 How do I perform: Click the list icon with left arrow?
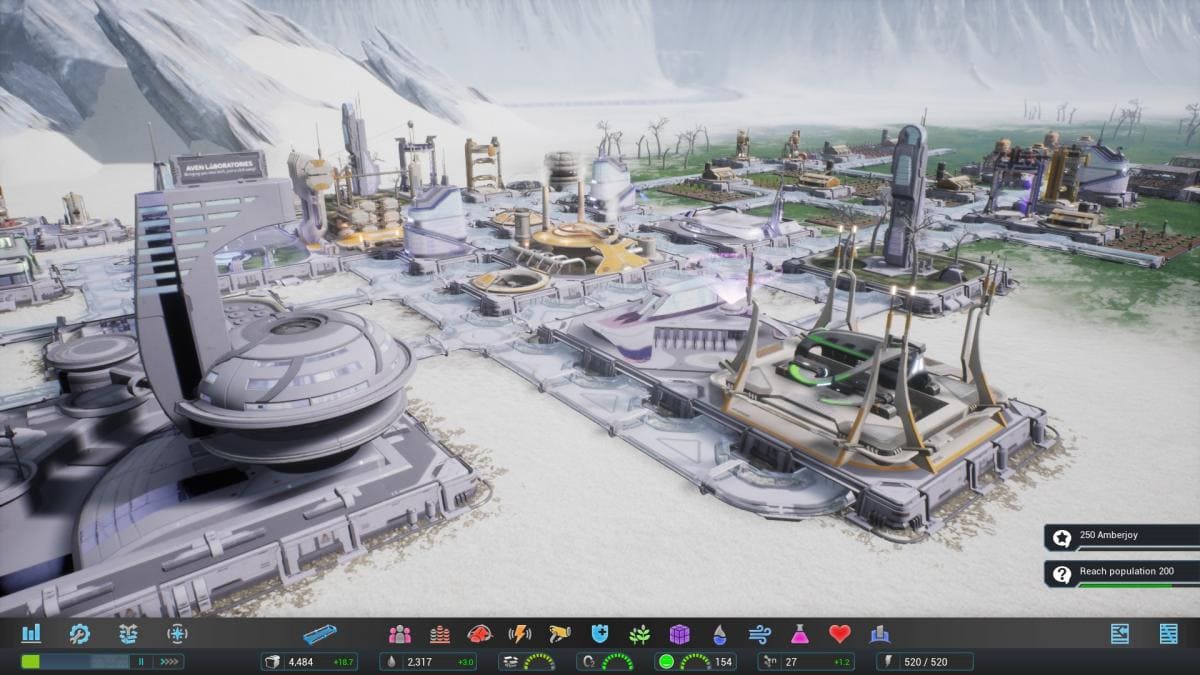click(x=1120, y=633)
